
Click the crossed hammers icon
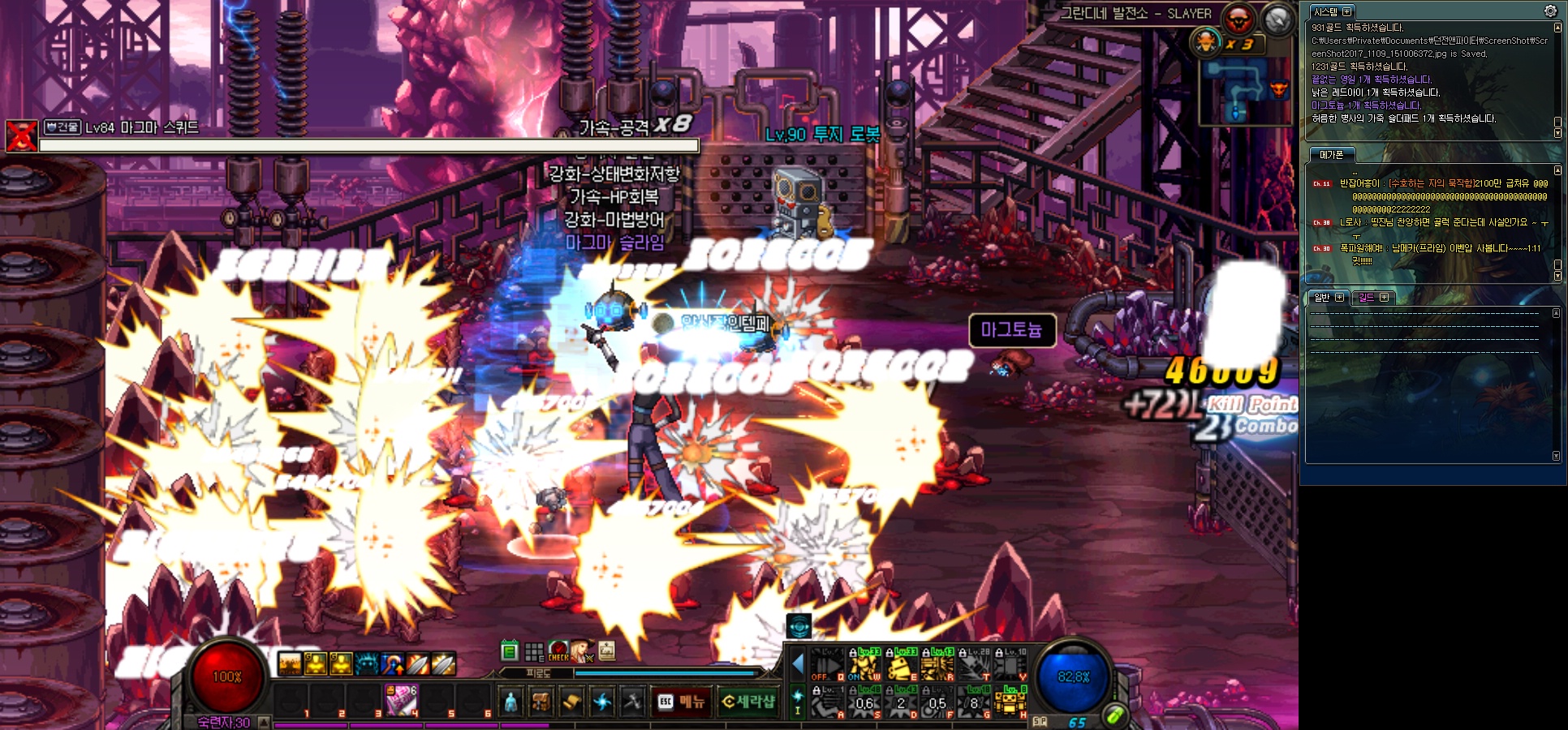click(632, 702)
